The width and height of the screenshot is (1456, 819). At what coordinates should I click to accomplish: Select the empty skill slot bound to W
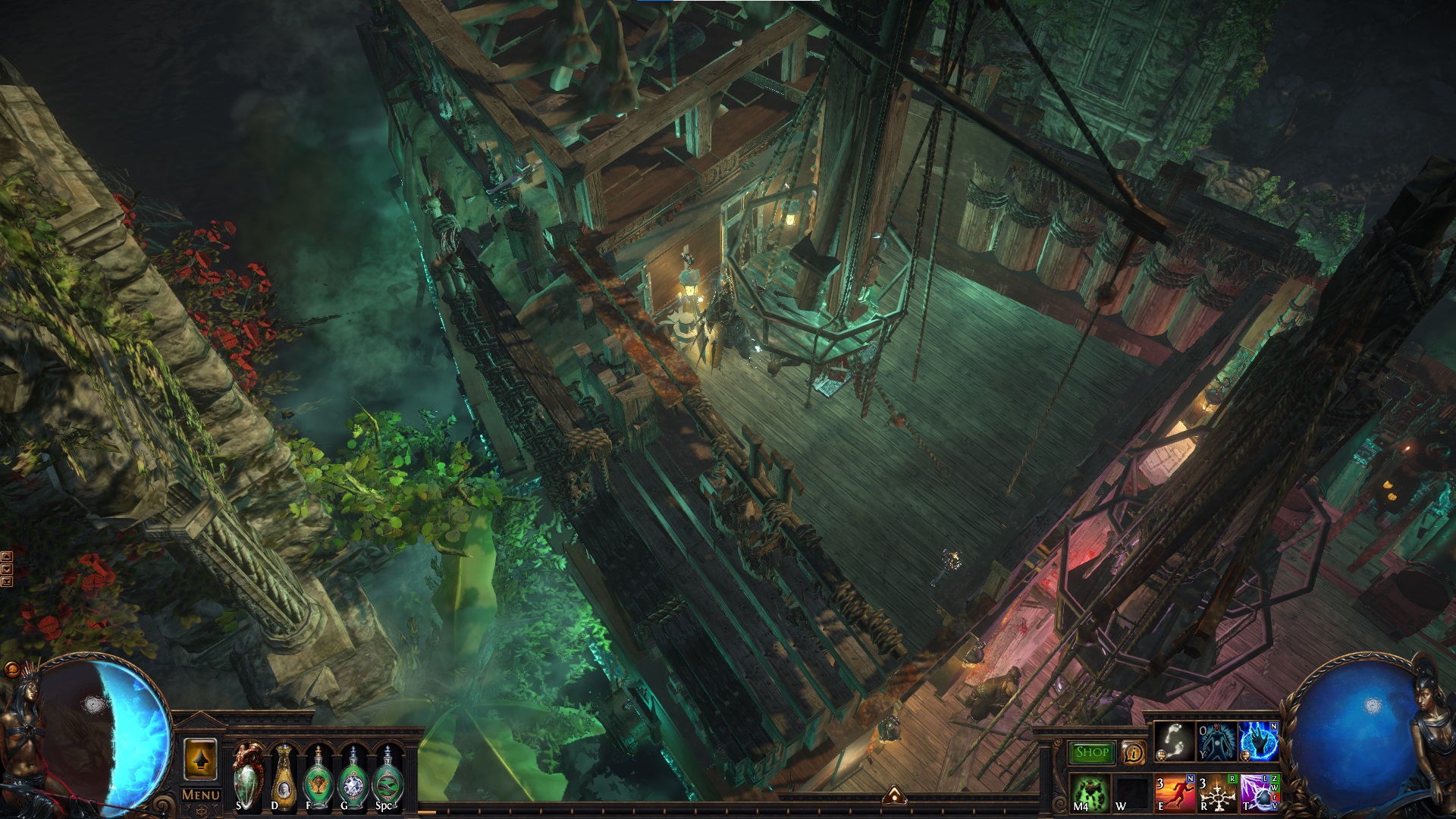(1131, 792)
